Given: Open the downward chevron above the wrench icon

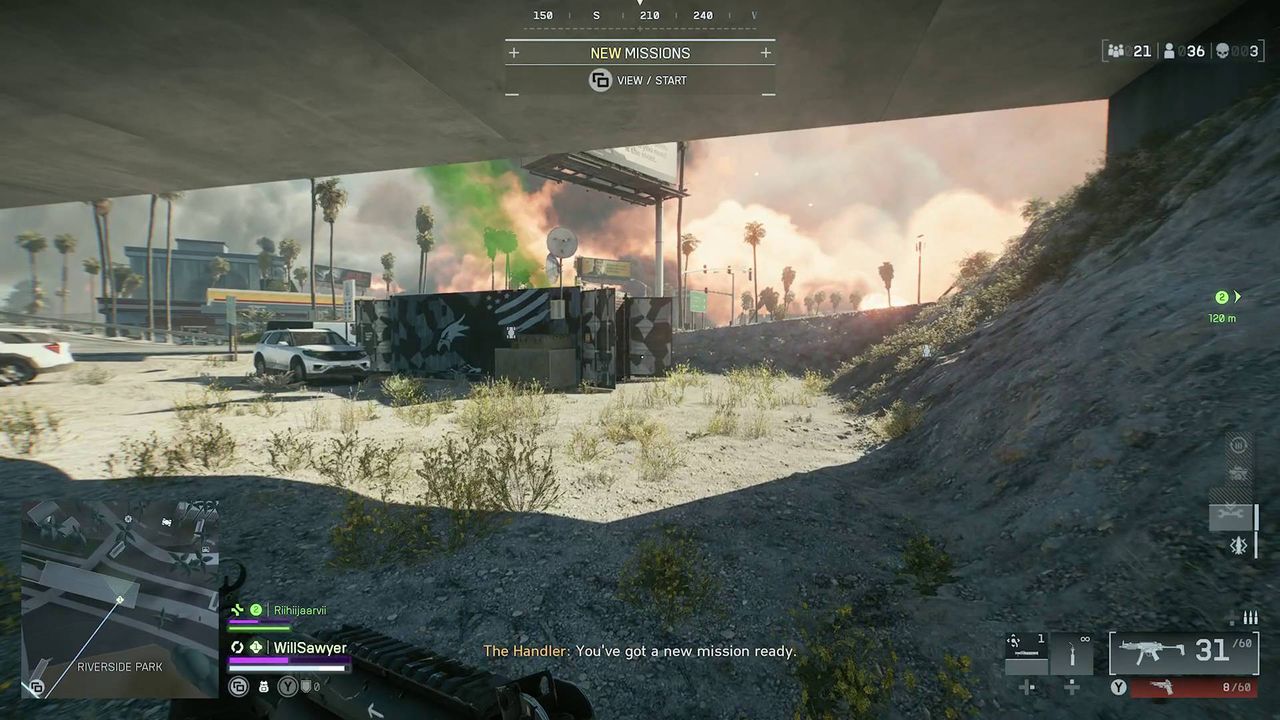Looking at the screenshot, I should tap(1229, 505).
